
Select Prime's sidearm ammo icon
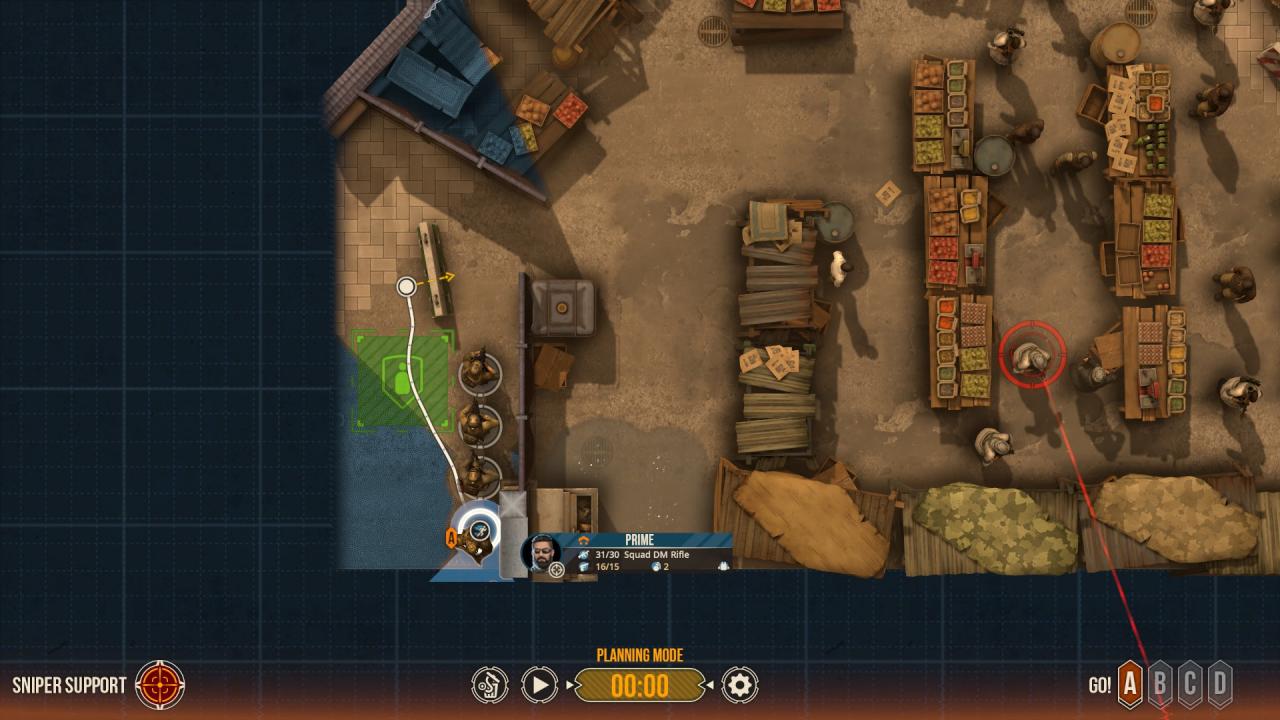(x=582, y=567)
